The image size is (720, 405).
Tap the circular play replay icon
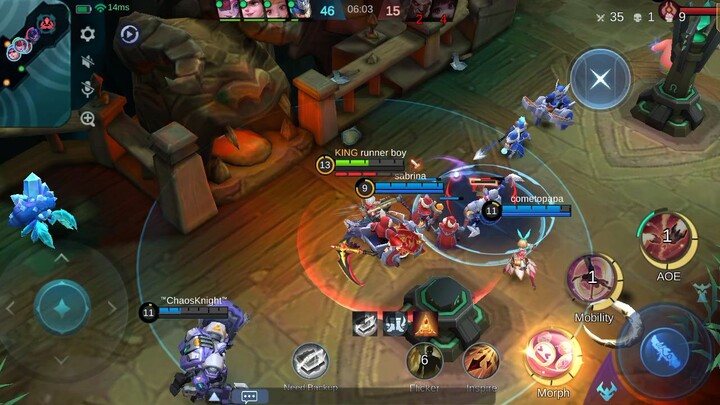(x=129, y=35)
